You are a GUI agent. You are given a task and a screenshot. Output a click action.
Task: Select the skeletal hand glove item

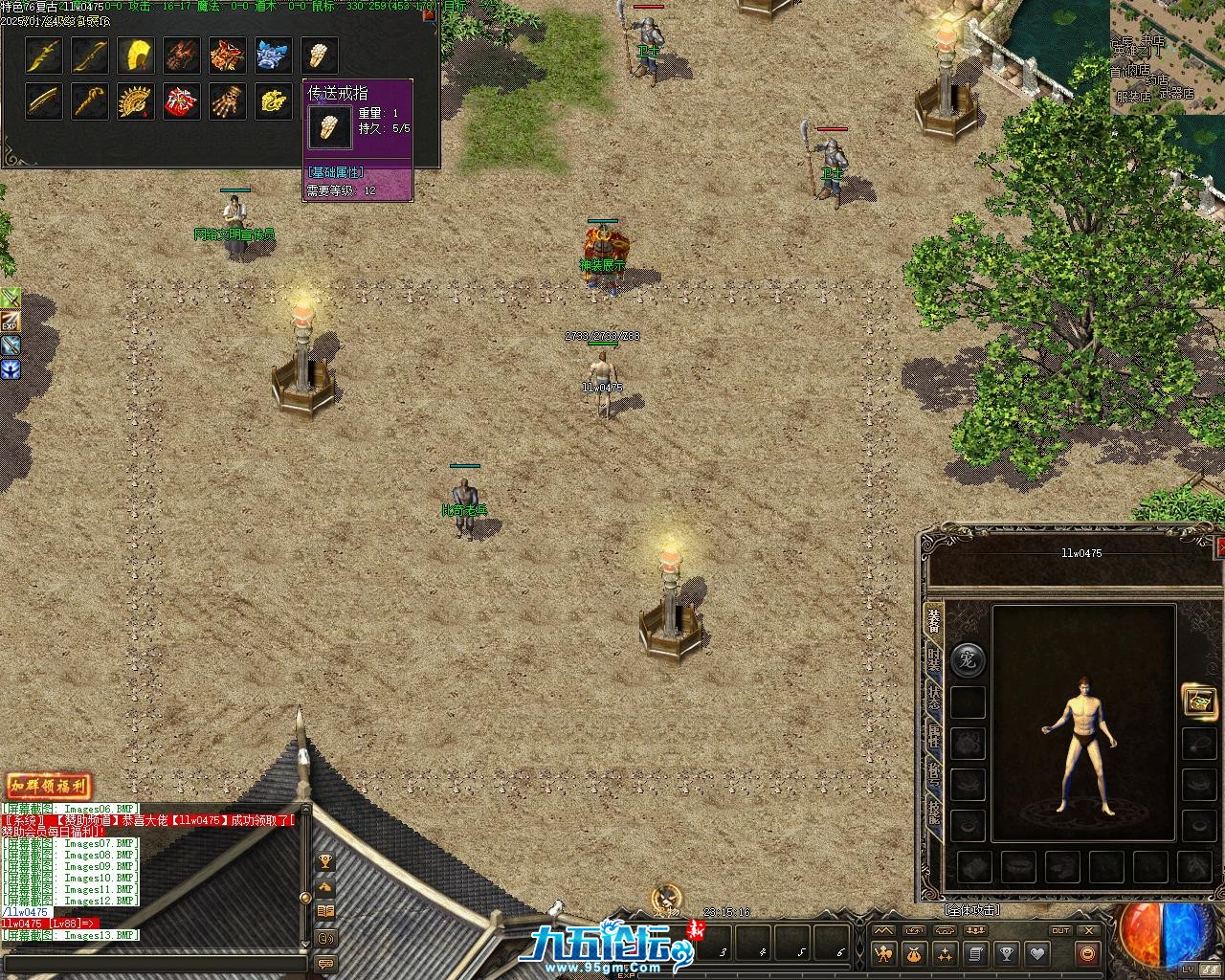(x=227, y=100)
